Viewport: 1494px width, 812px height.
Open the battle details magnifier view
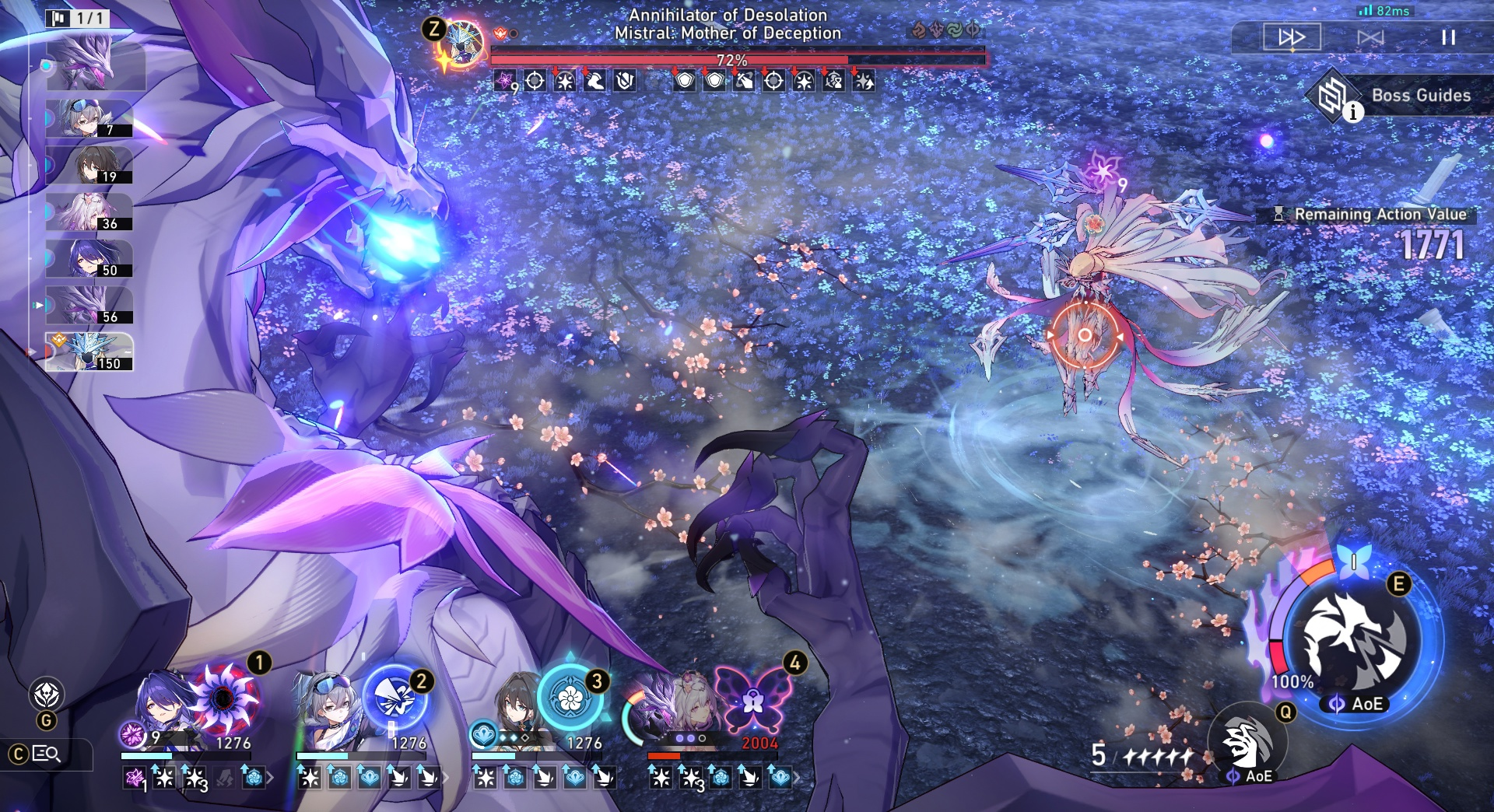[x=46, y=754]
